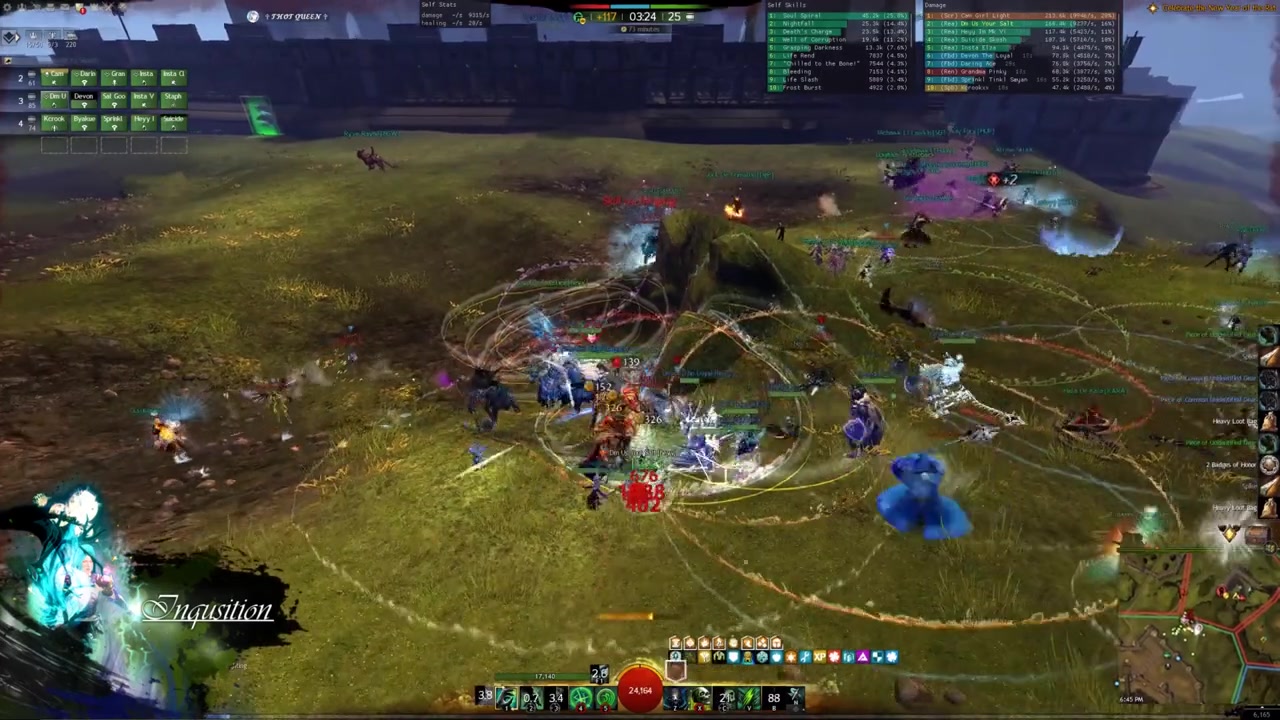1280x720 pixels.
Task: Activate weapon skill 1 on the skill bar
Action: tap(507, 697)
